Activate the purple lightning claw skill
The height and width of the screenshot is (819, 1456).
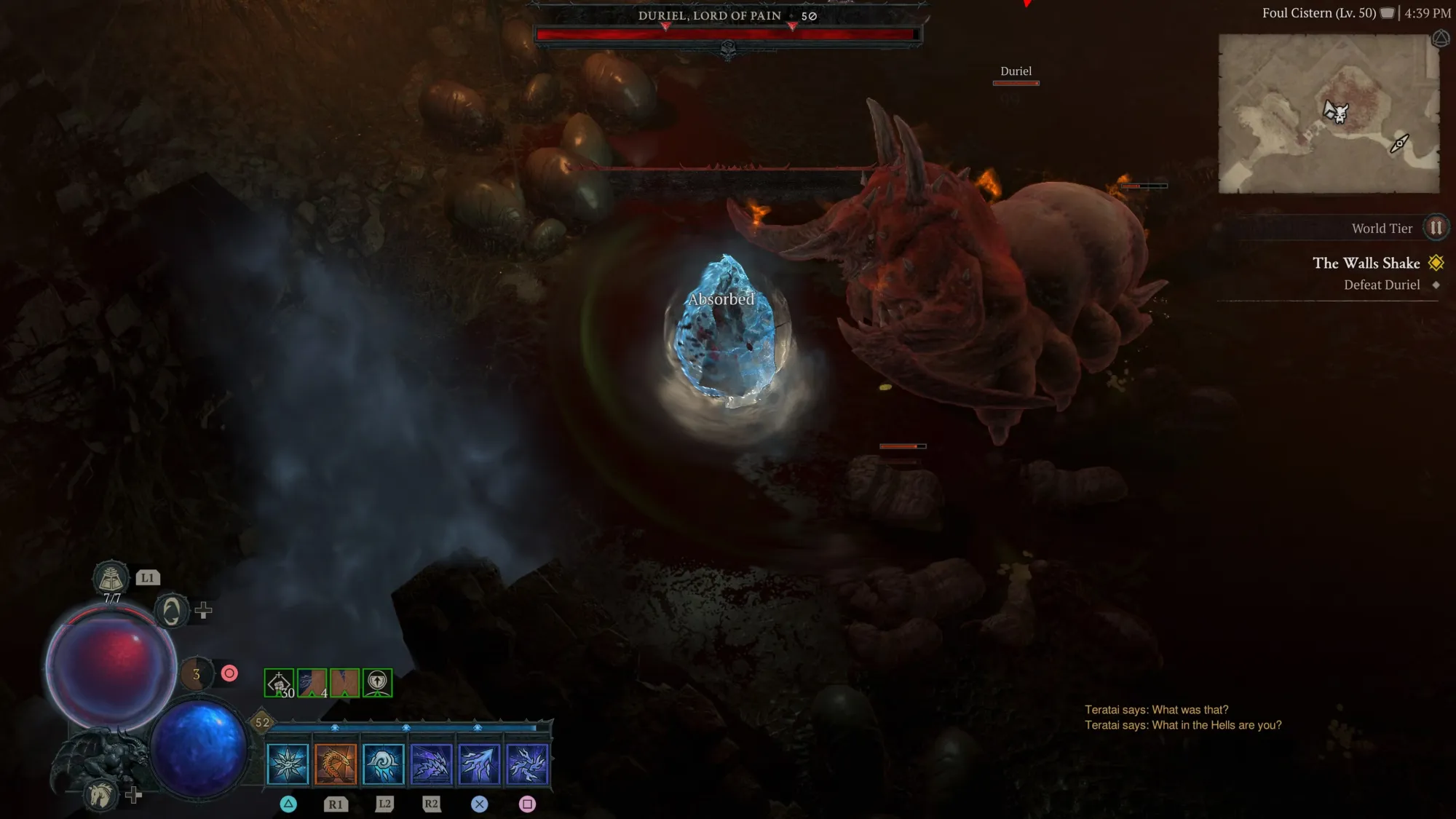tap(431, 764)
